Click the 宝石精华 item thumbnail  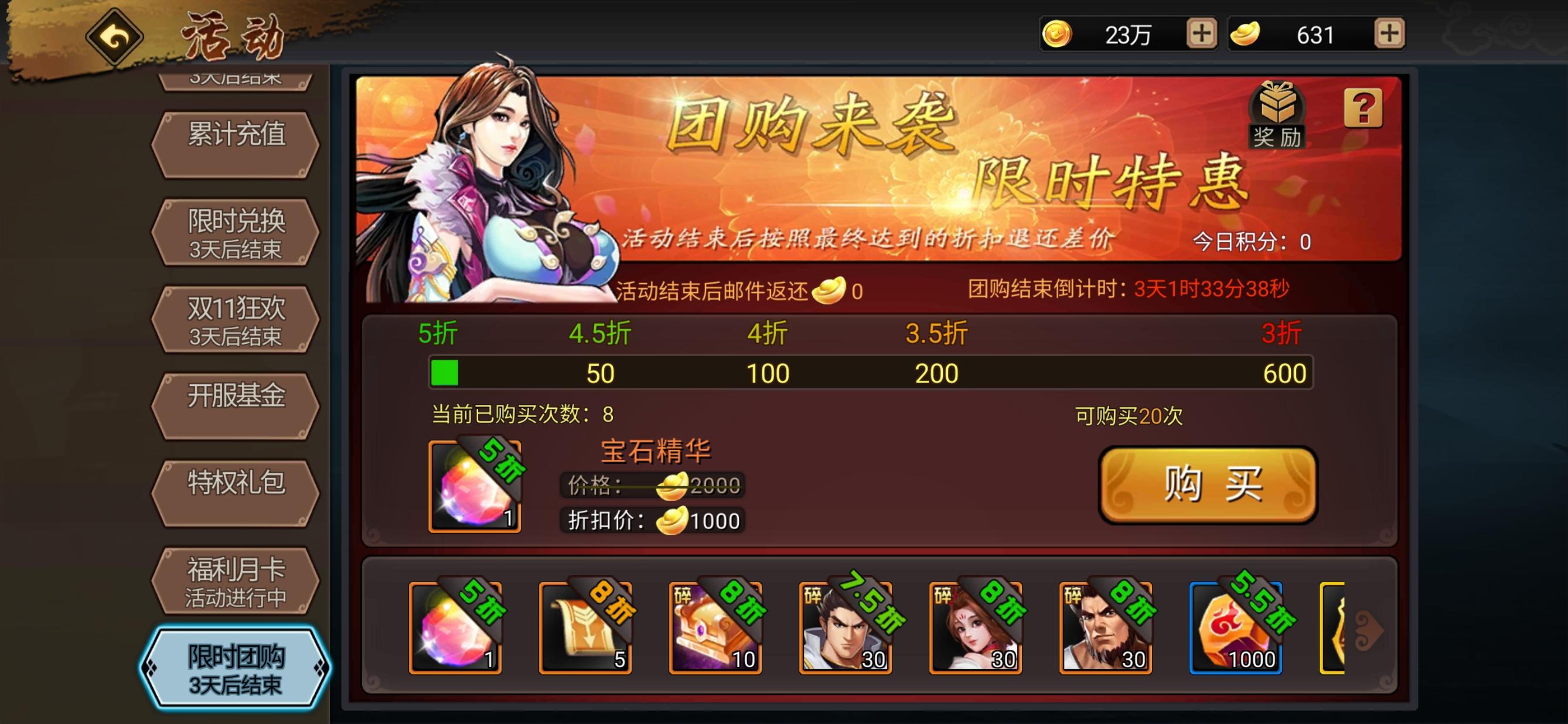point(473,486)
